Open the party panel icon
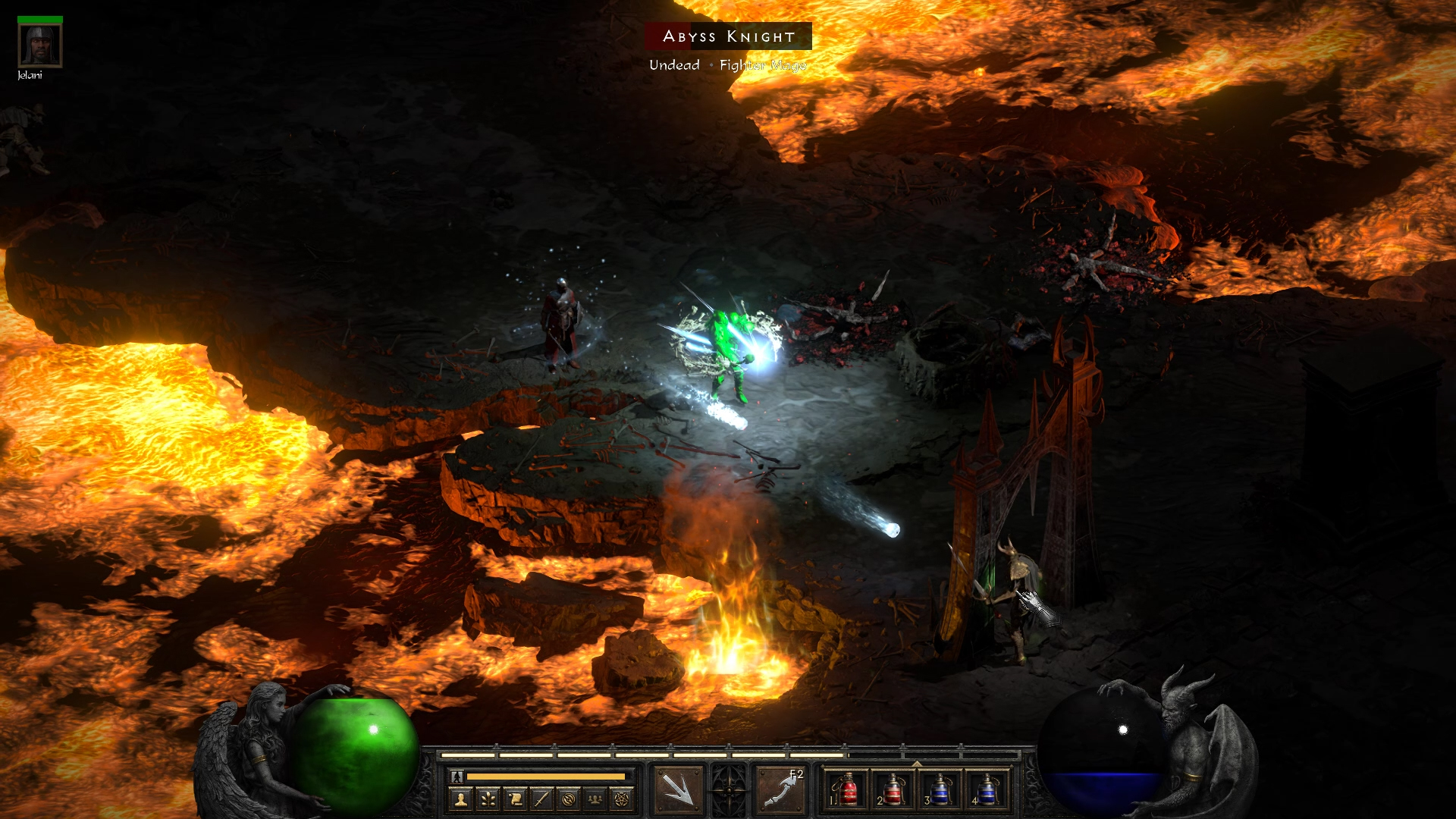 (595, 799)
